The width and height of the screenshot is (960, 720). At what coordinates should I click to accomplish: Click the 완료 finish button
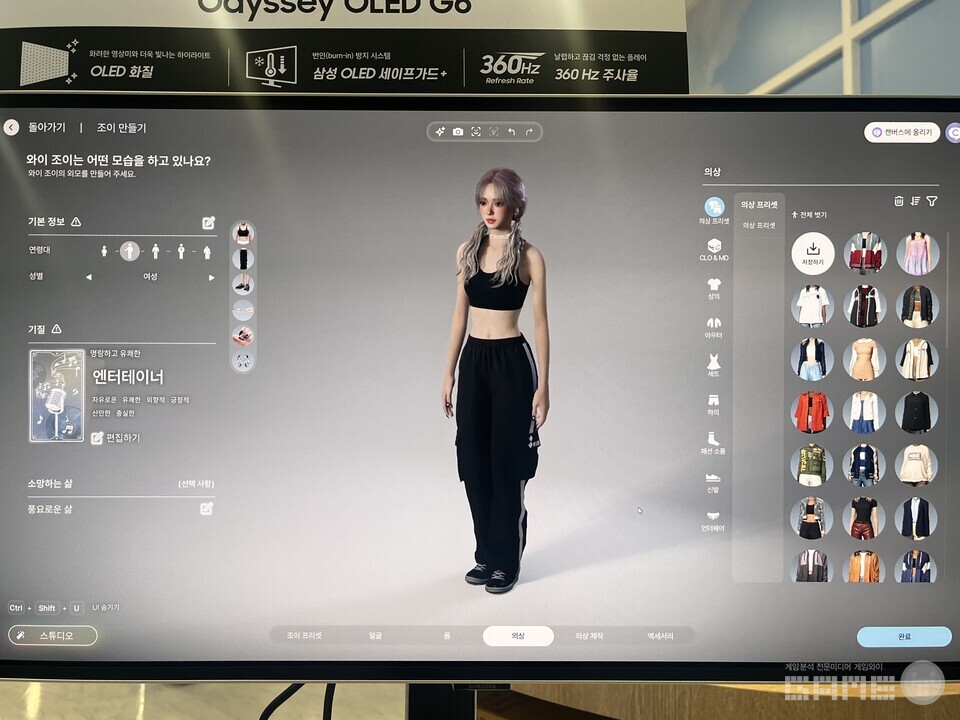tap(903, 637)
